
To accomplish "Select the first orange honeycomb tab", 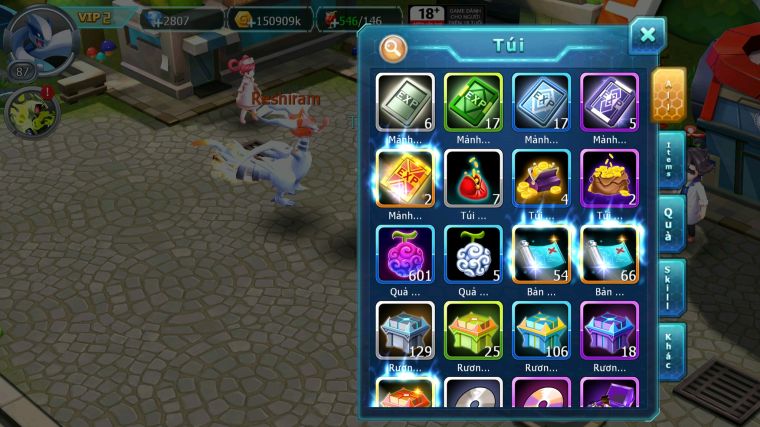I will point(669,95).
